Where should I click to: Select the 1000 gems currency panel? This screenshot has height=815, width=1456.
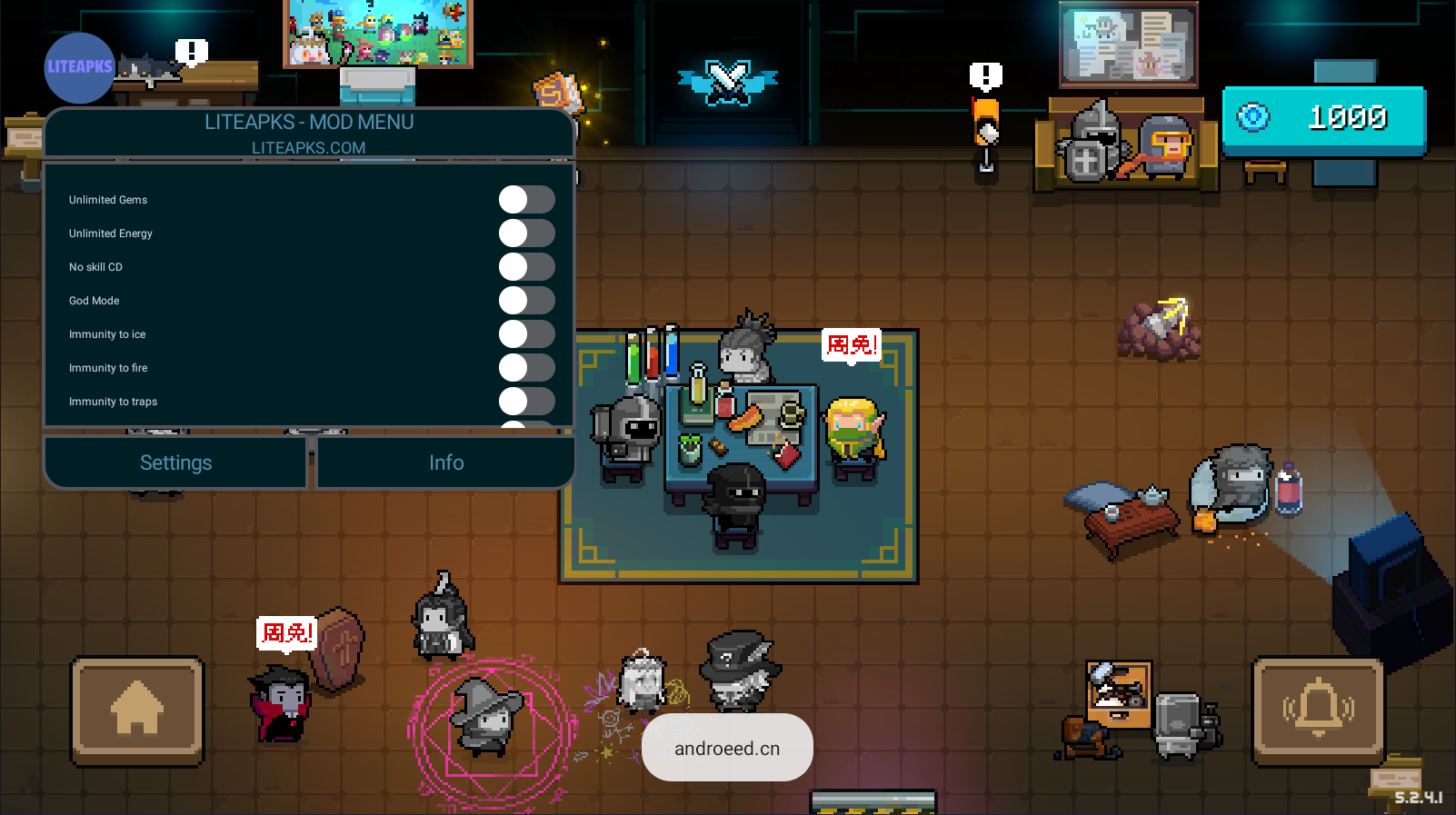click(1323, 118)
